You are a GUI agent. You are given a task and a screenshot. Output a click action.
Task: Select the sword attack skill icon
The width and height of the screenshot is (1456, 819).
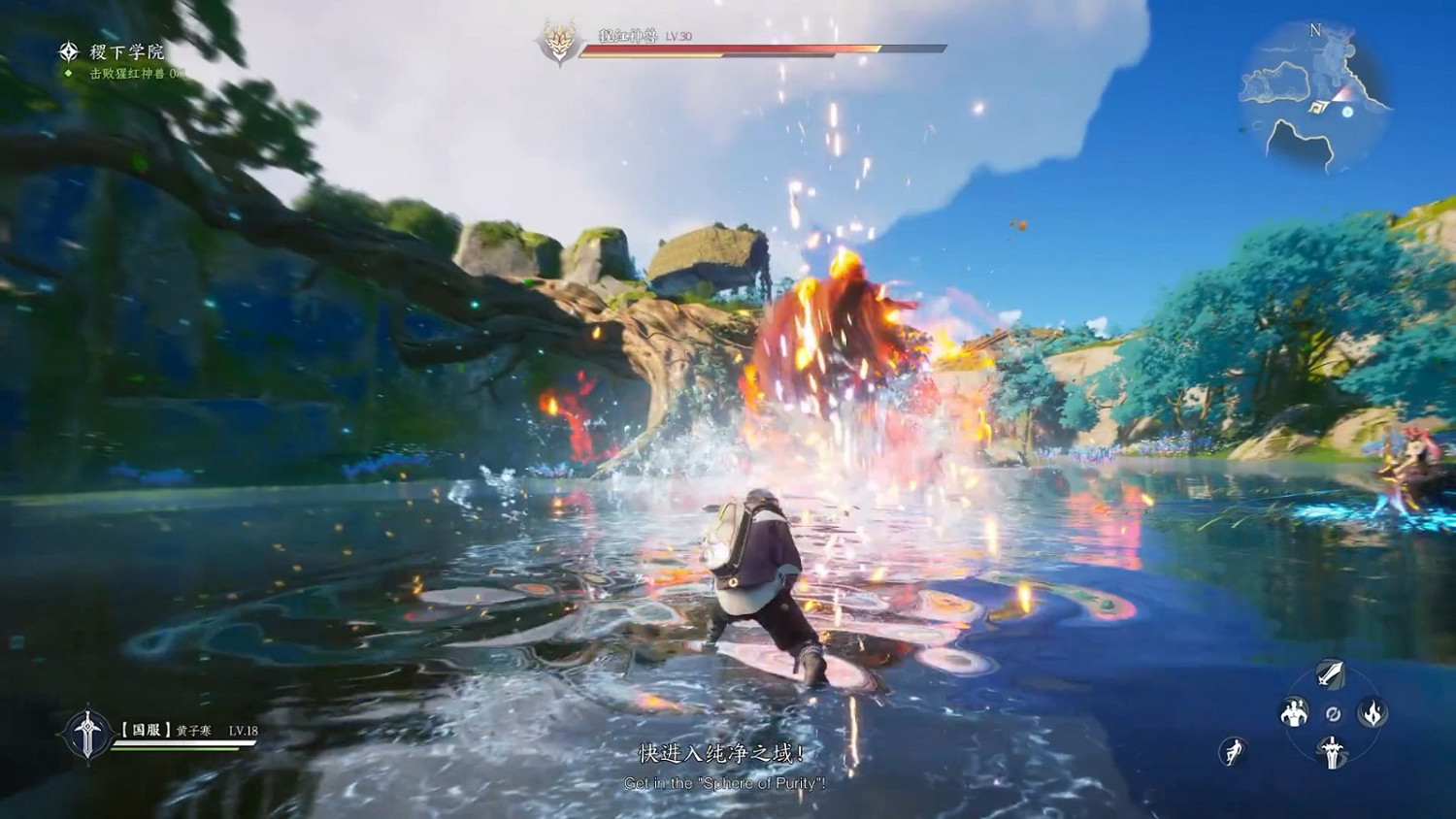coord(1331,672)
